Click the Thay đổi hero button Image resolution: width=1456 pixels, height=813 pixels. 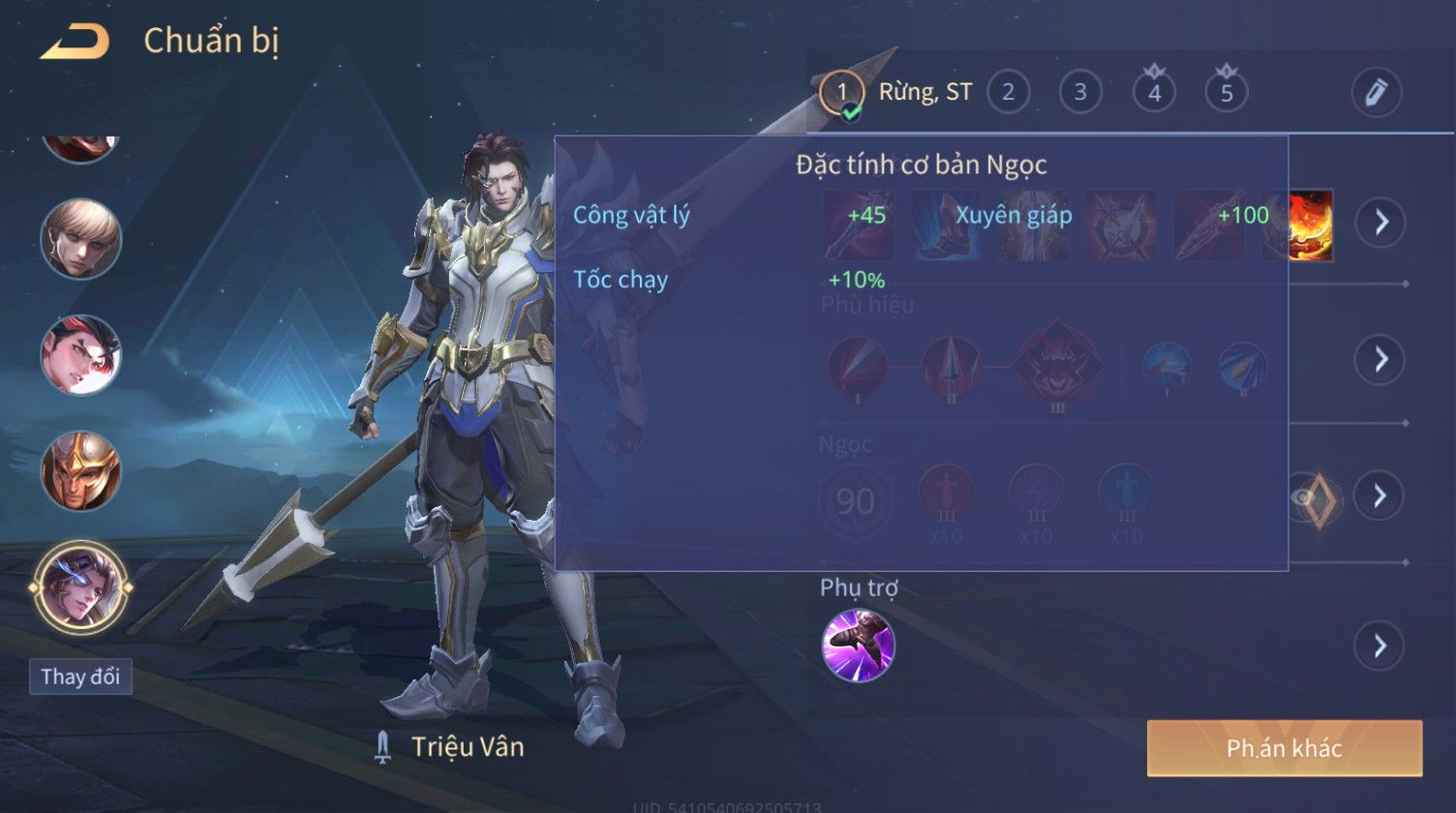(80, 677)
